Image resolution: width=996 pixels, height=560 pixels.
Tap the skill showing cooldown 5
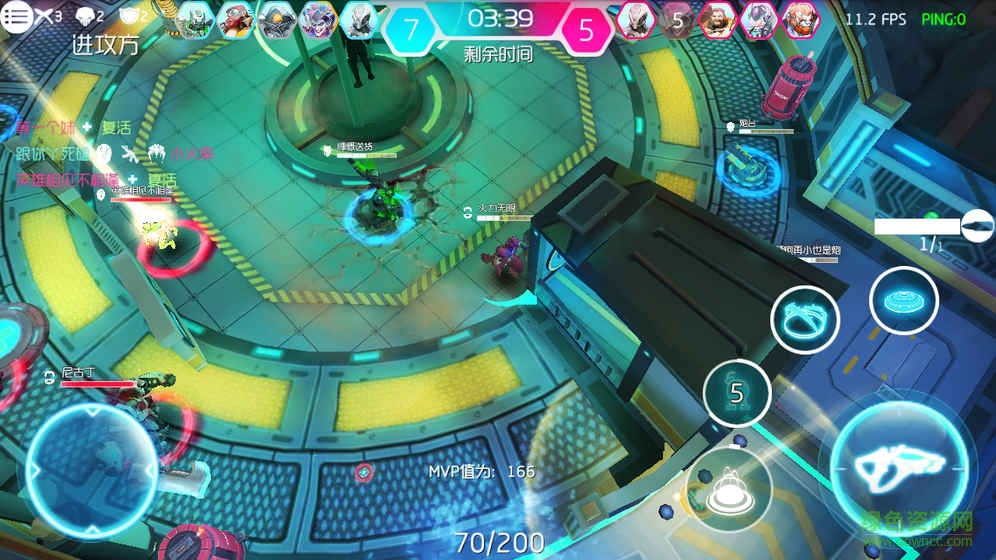[737, 393]
